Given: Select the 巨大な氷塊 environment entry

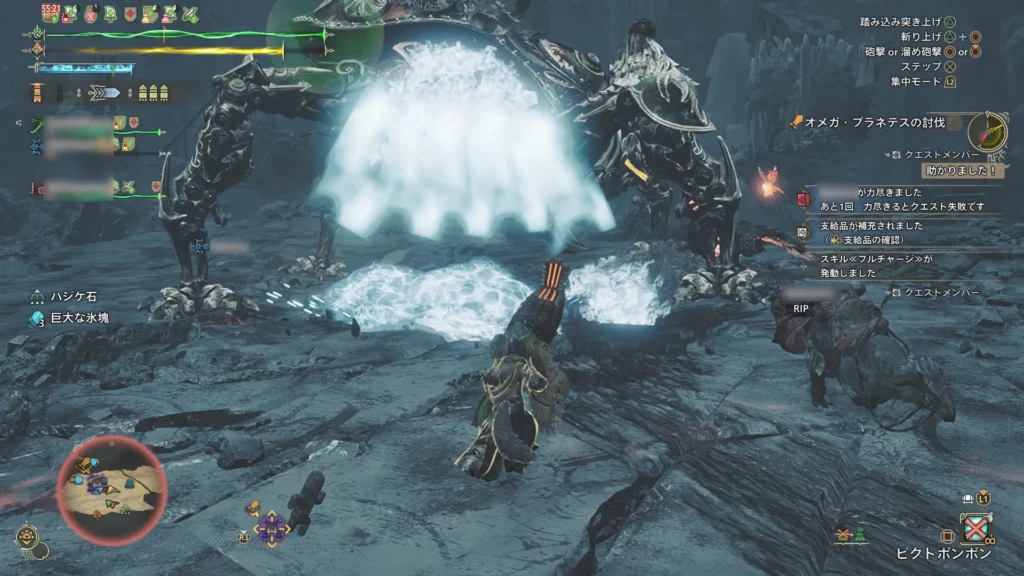Looking at the screenshot, I should 81,319.
